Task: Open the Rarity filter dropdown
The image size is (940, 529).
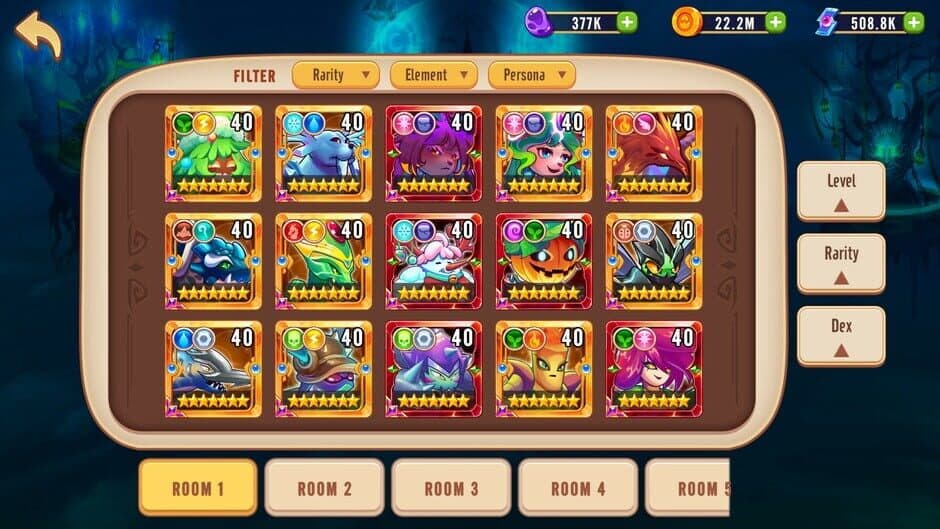Action: click(336, 74)
